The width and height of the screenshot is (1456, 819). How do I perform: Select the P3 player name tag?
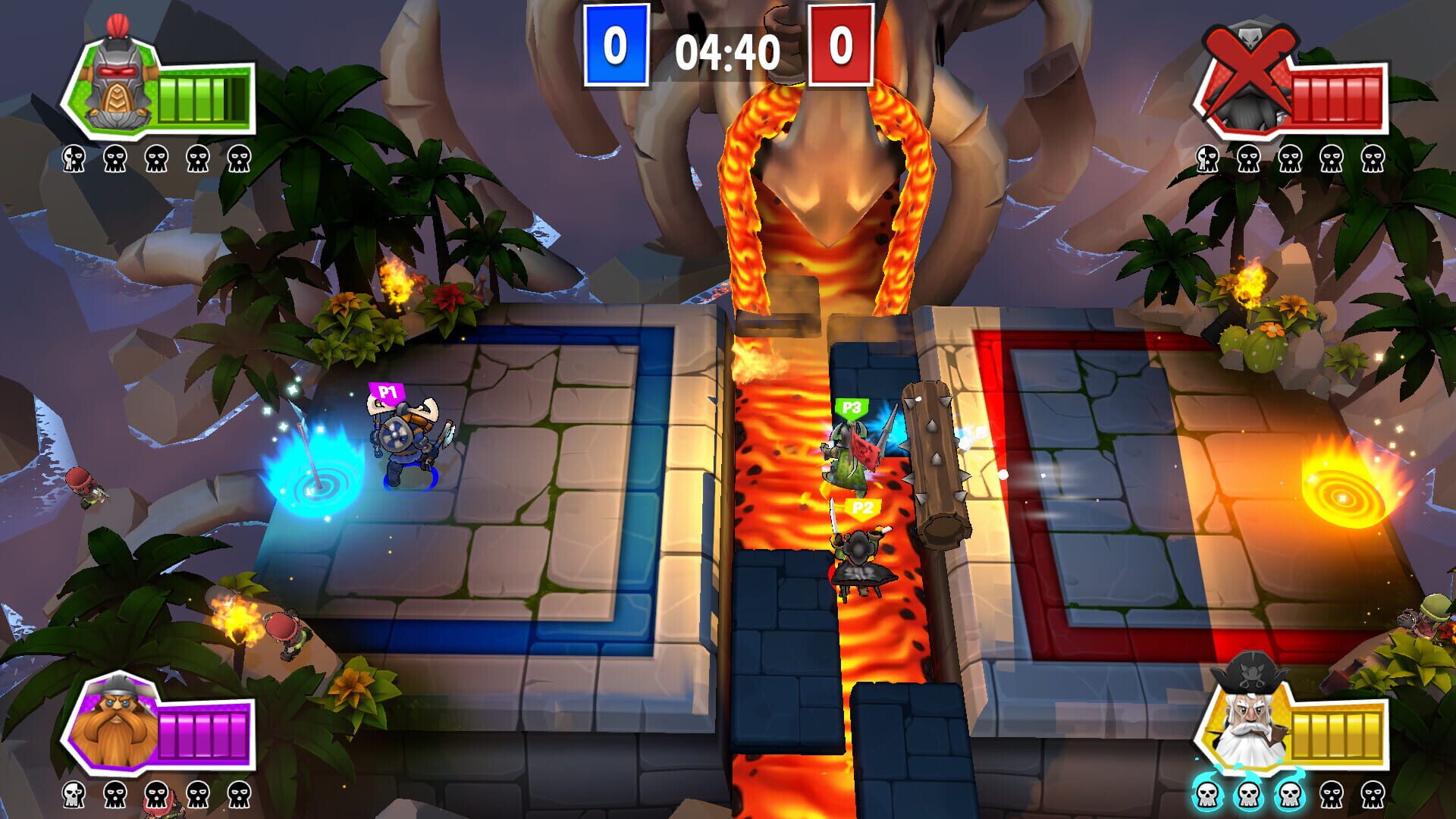(x=852, y=409)
